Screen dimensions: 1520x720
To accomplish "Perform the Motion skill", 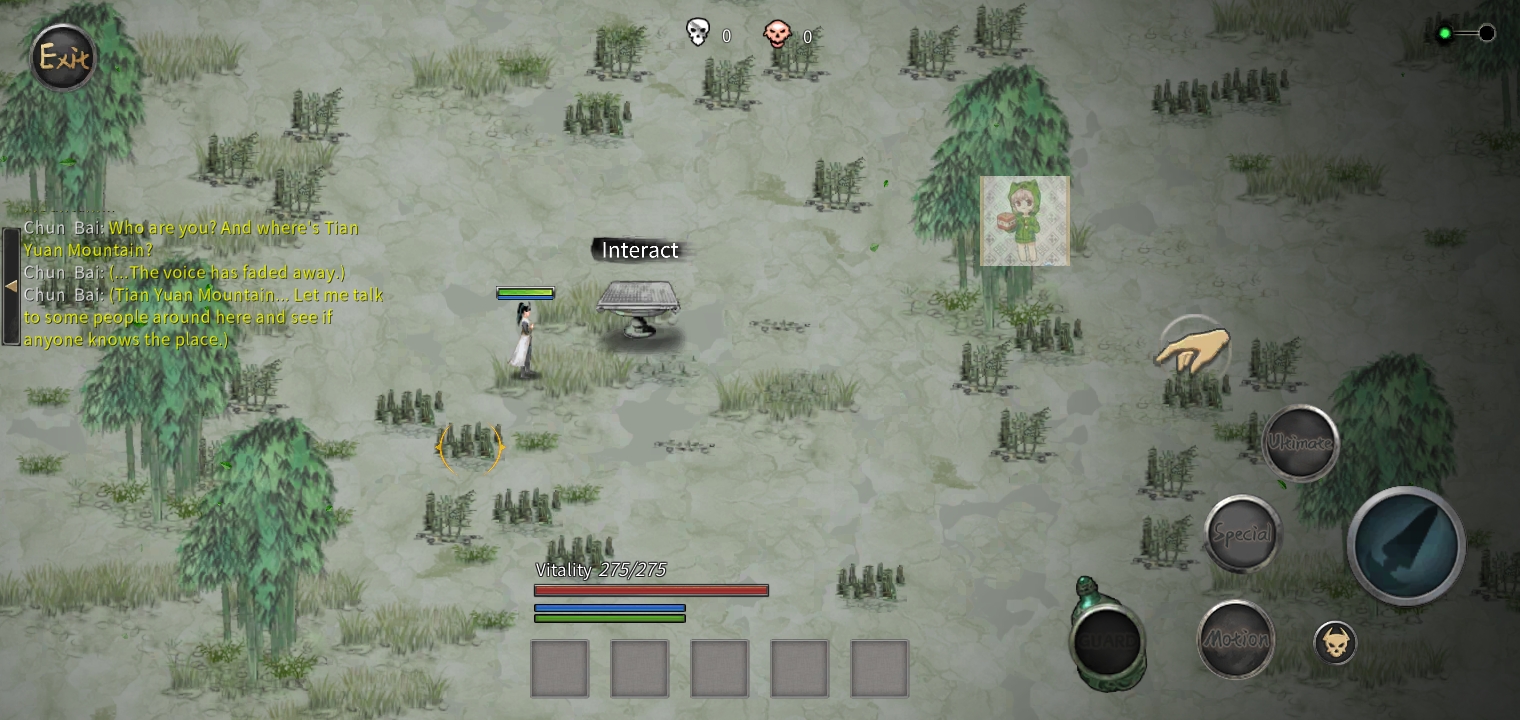I will (1235, 638).
